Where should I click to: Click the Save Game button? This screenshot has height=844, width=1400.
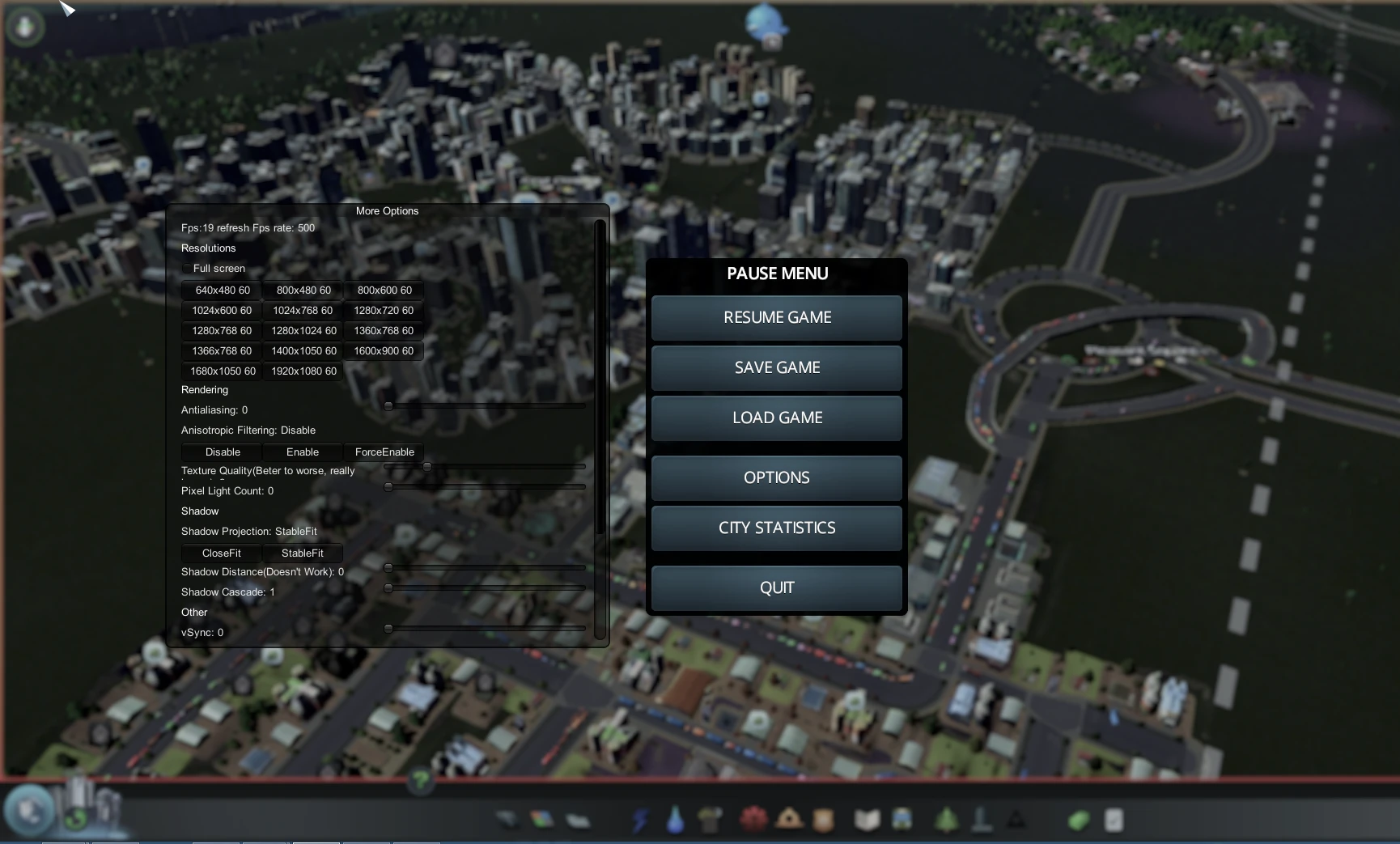coord(775,367)
